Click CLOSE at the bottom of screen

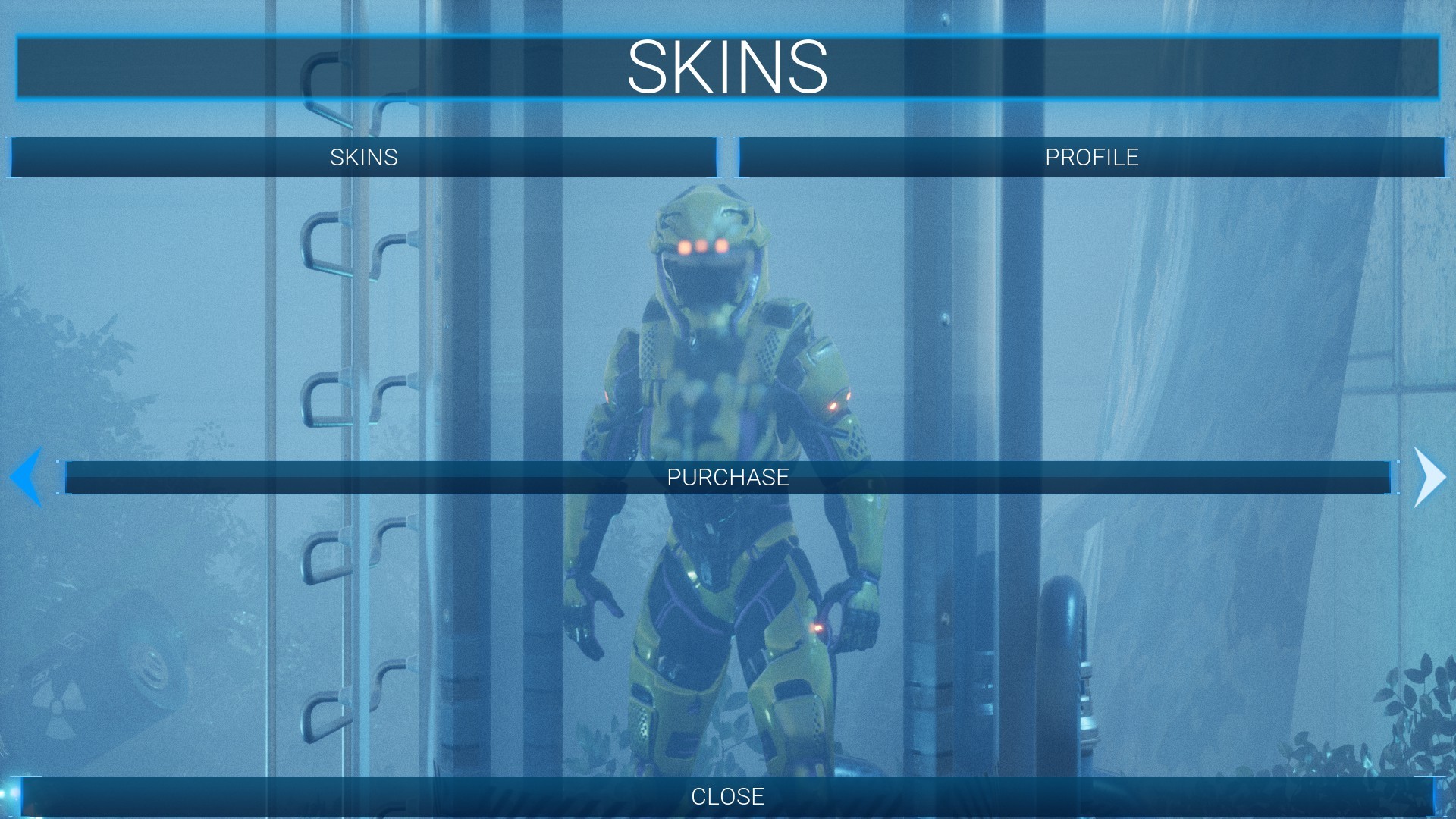tap(728, 796)
